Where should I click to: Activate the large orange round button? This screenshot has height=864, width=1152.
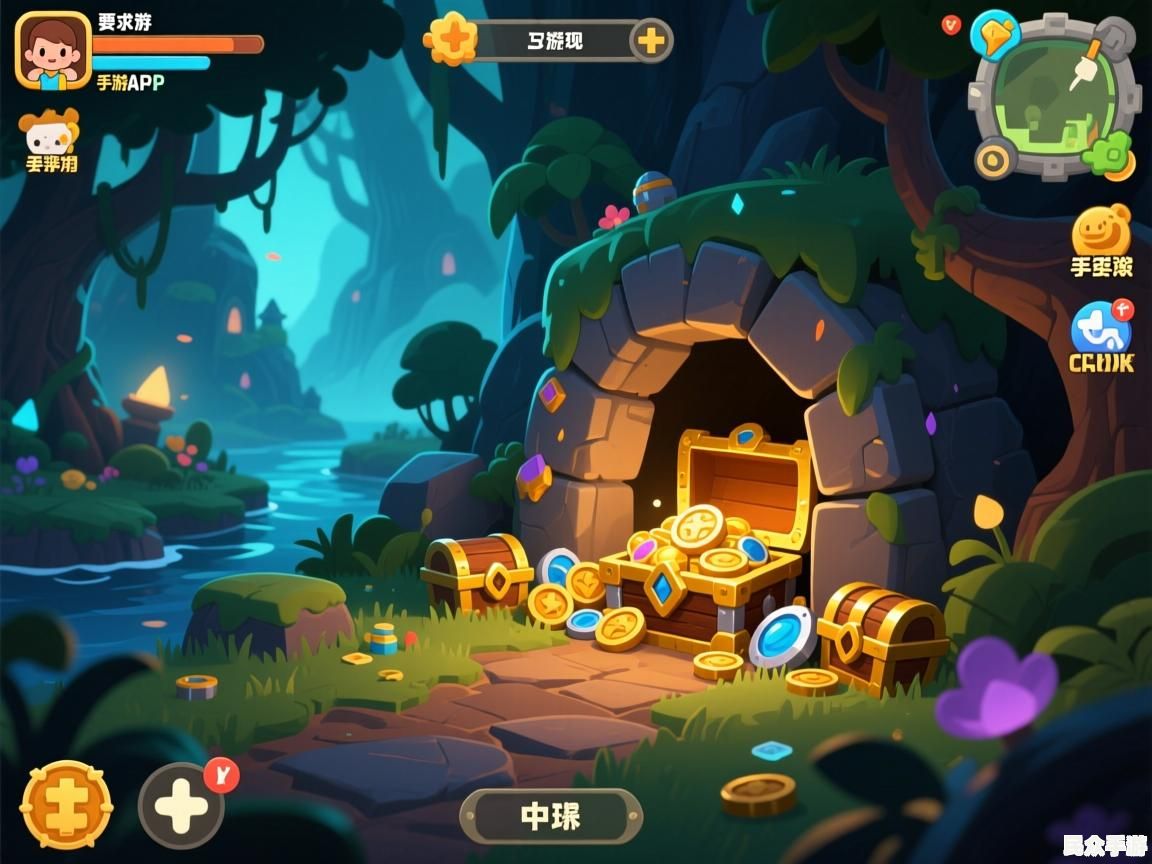(66, 805)
